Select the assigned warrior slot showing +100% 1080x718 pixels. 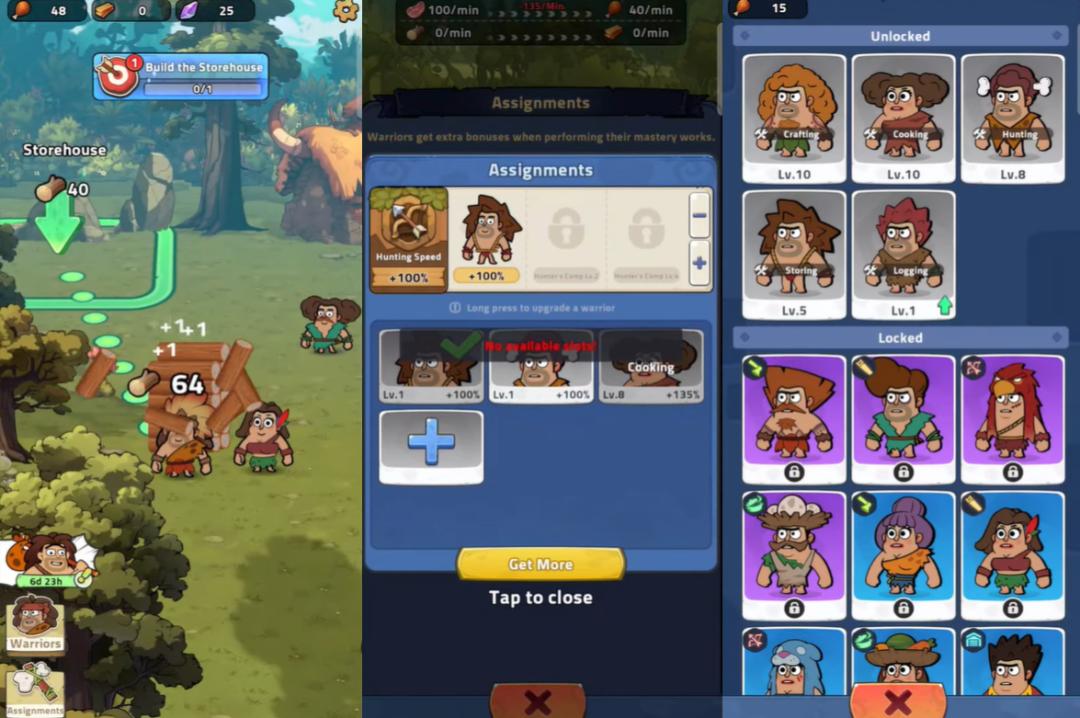pos(486,240)
